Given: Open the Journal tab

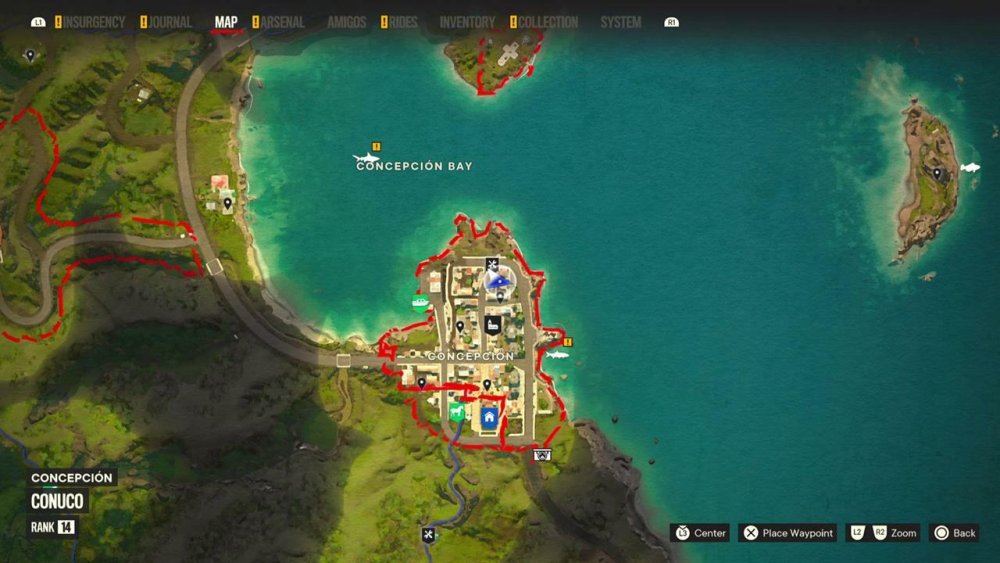Looking at the screenshot, I should point(170,22).
